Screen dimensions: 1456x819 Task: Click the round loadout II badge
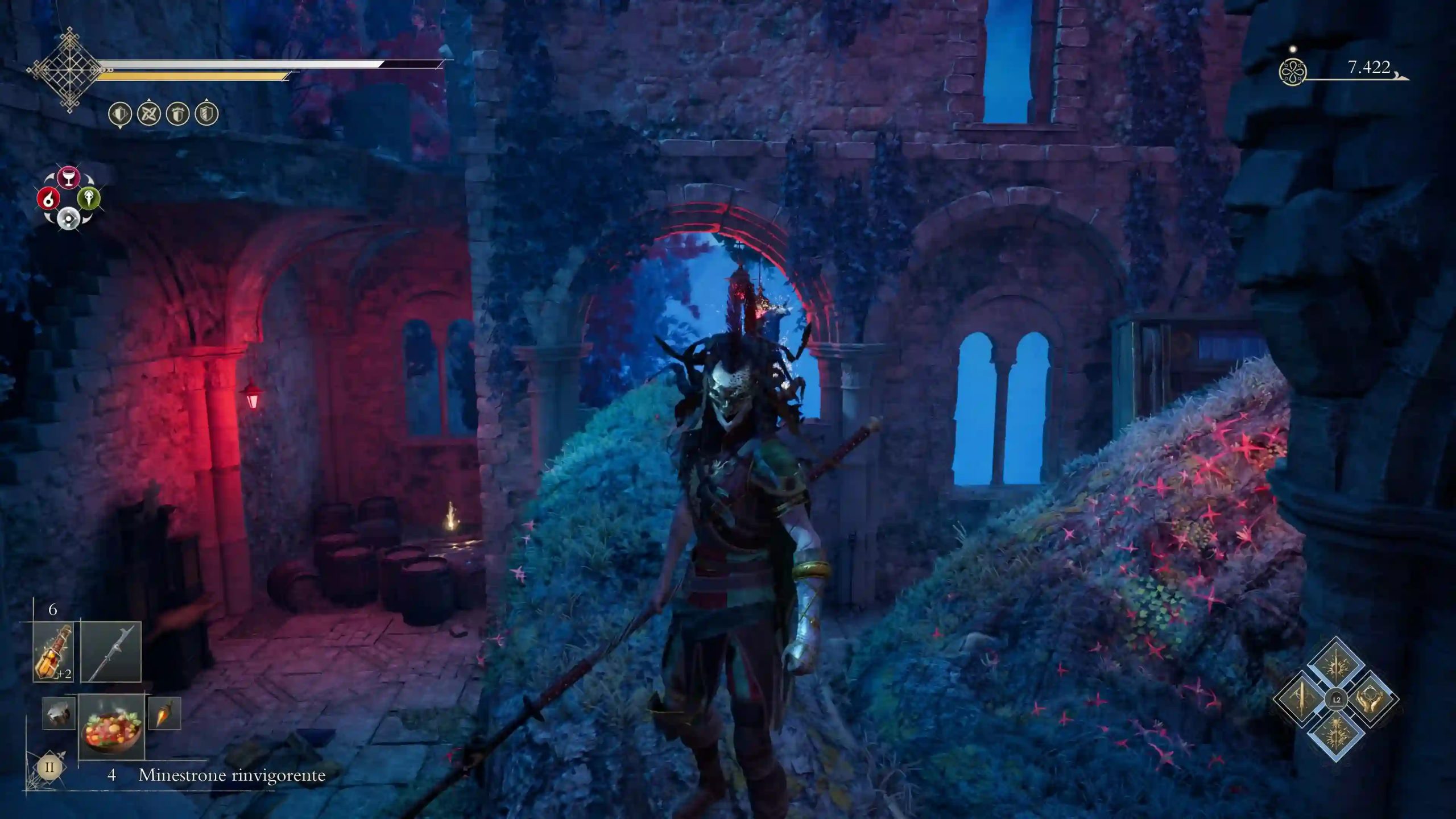pos(49,767)
